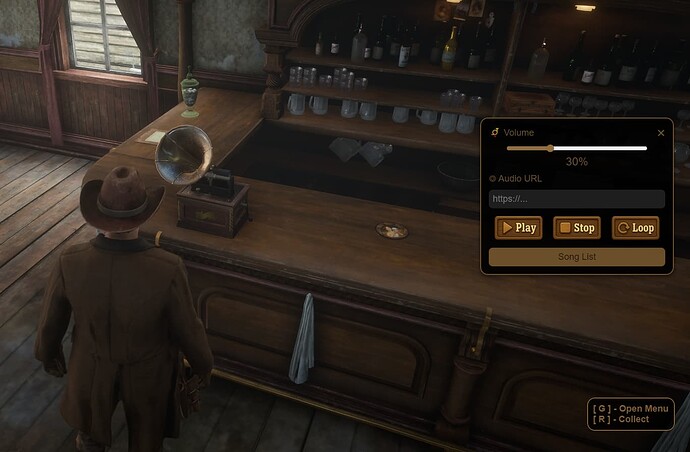Open the Song List
Viewport: 690px width, 452px height.
pos(576,257)
